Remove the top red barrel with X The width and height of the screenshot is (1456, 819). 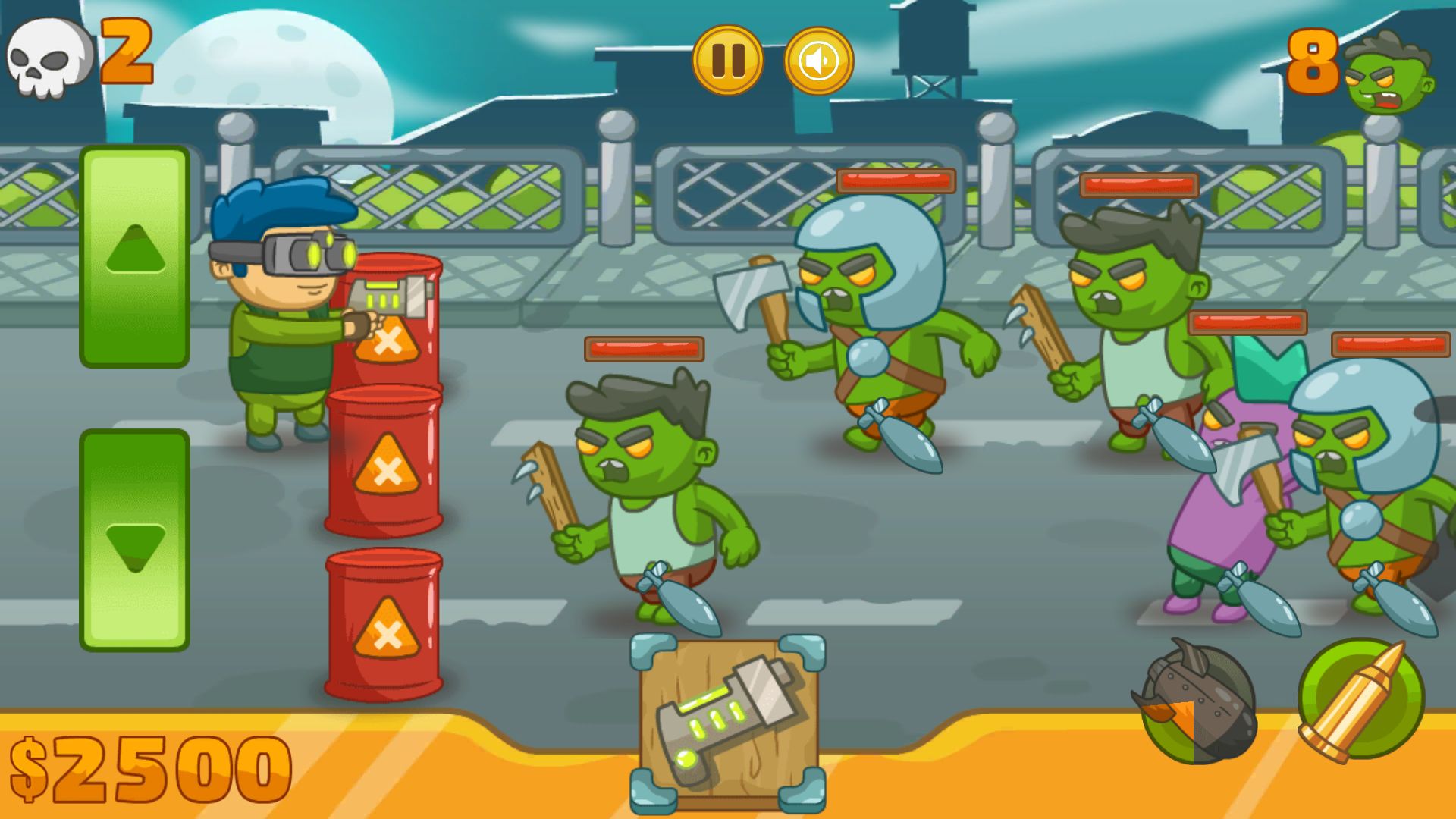387,341
